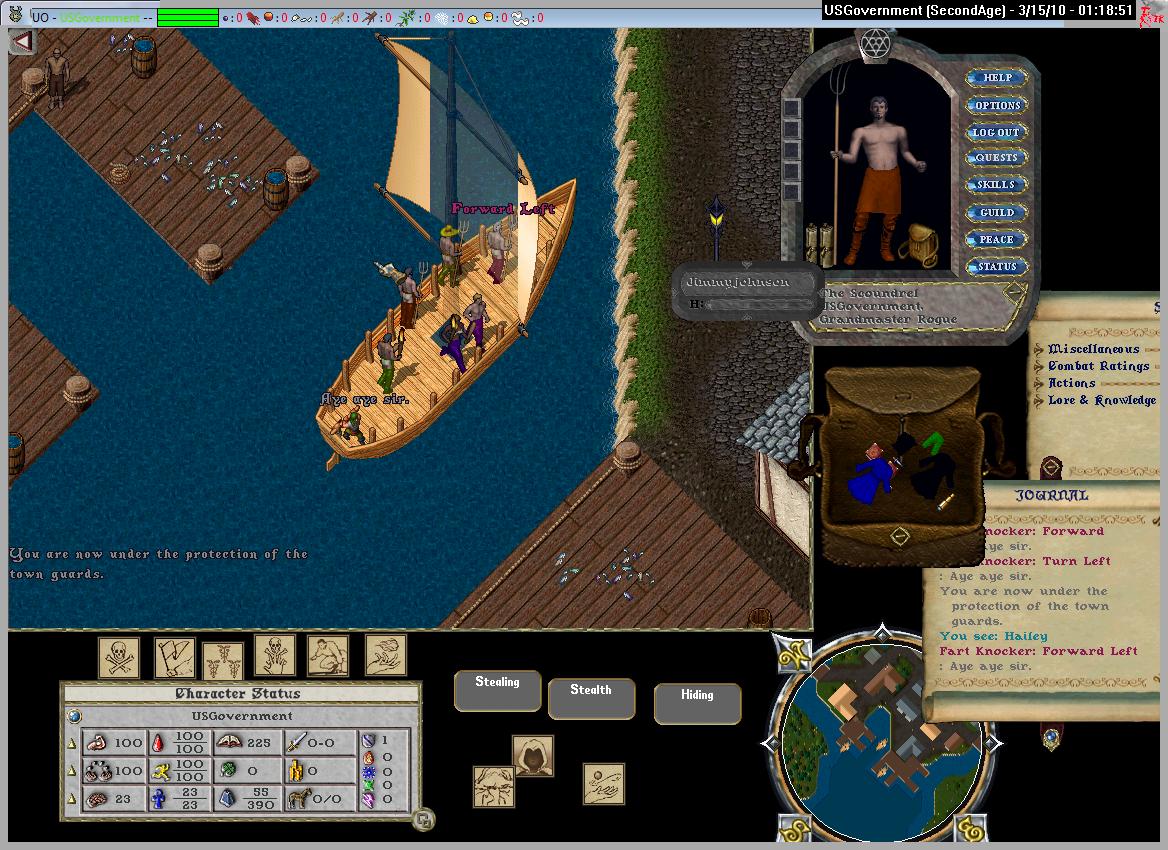Expand the Miscellaneous skill category
The width and height of the screenshot is (1168, 850).
1093,349
